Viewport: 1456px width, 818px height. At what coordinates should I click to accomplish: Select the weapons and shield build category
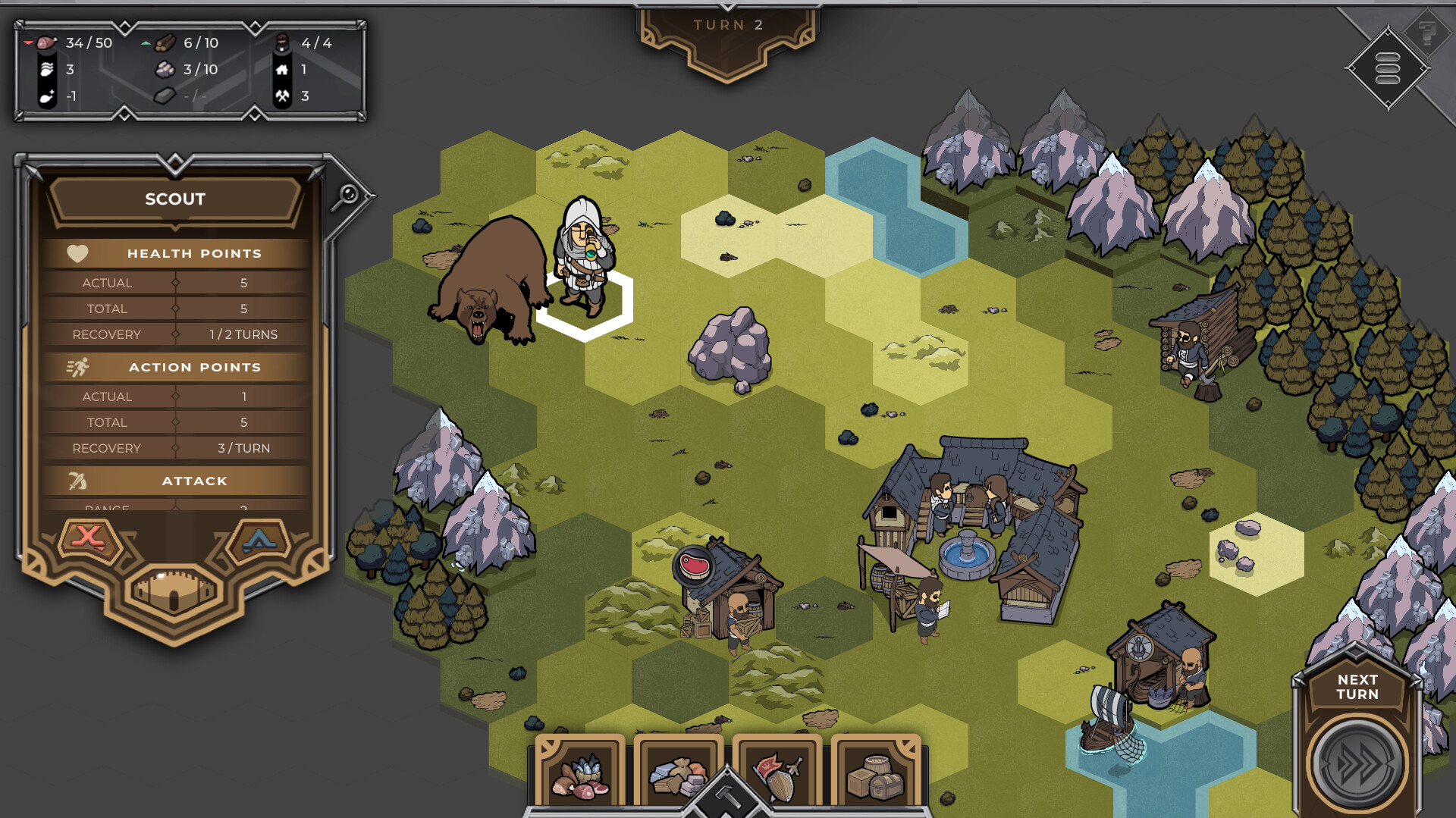[777, 773]
